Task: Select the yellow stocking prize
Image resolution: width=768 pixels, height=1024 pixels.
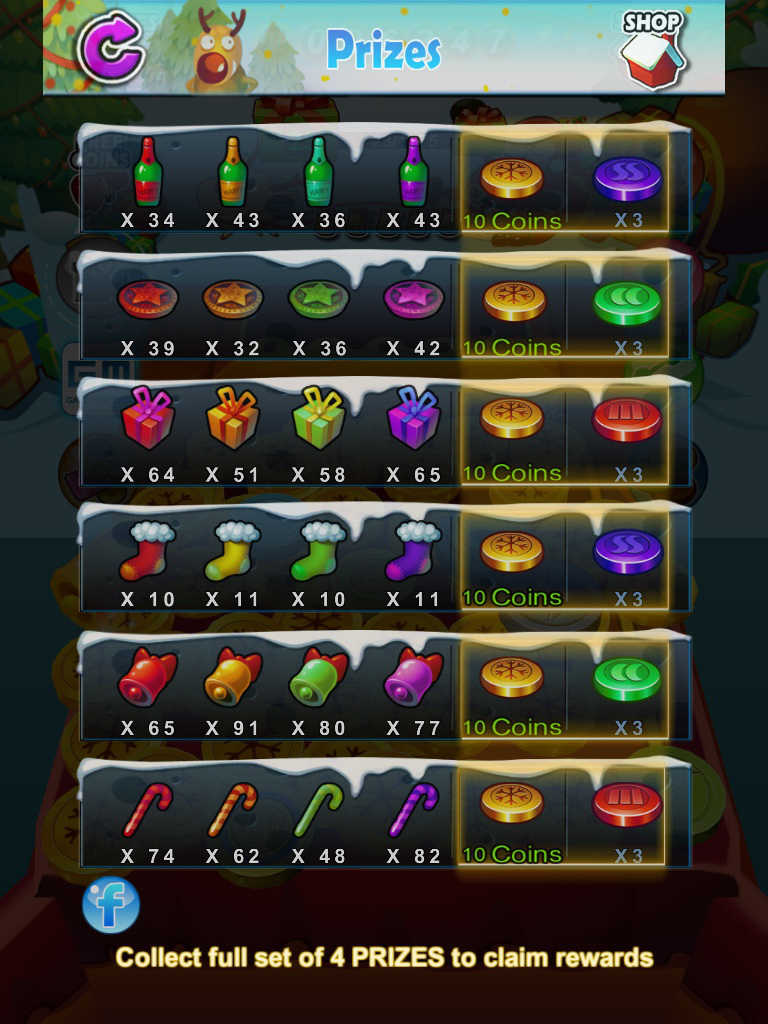Action: click(233, 551)
